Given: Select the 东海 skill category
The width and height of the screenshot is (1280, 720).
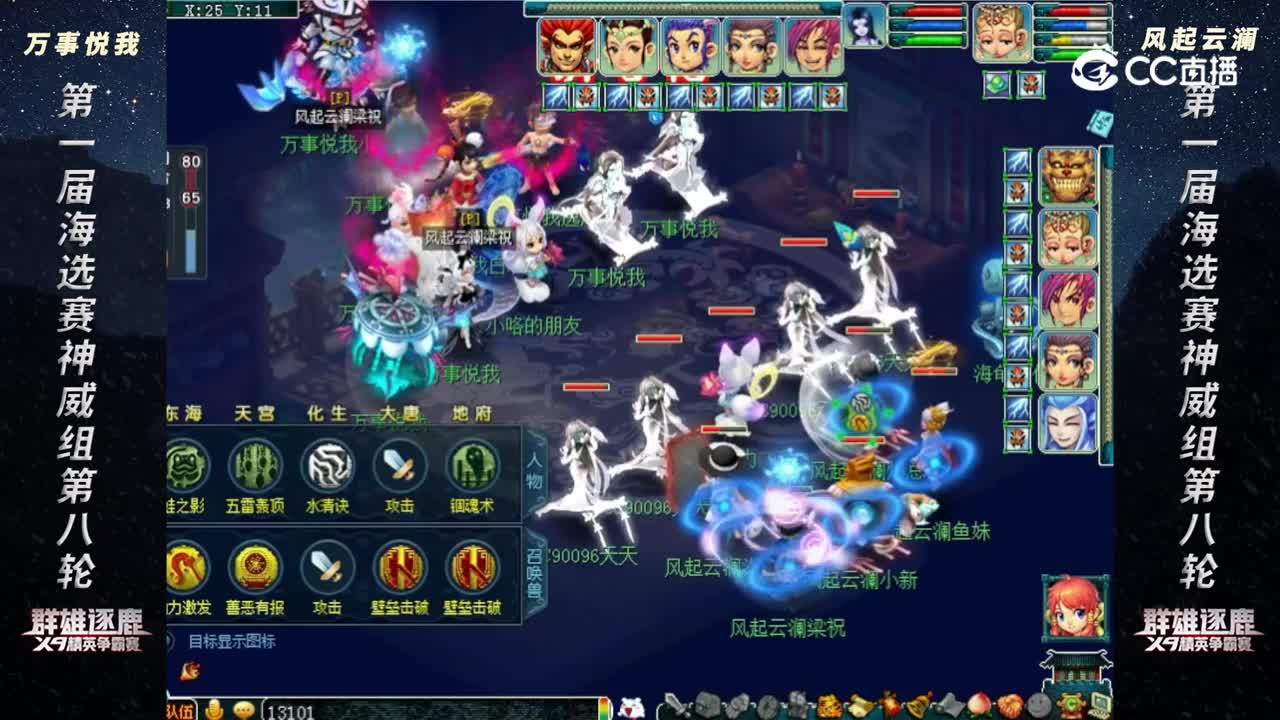Looking at the screenshot, I should (x=185, y=412).
